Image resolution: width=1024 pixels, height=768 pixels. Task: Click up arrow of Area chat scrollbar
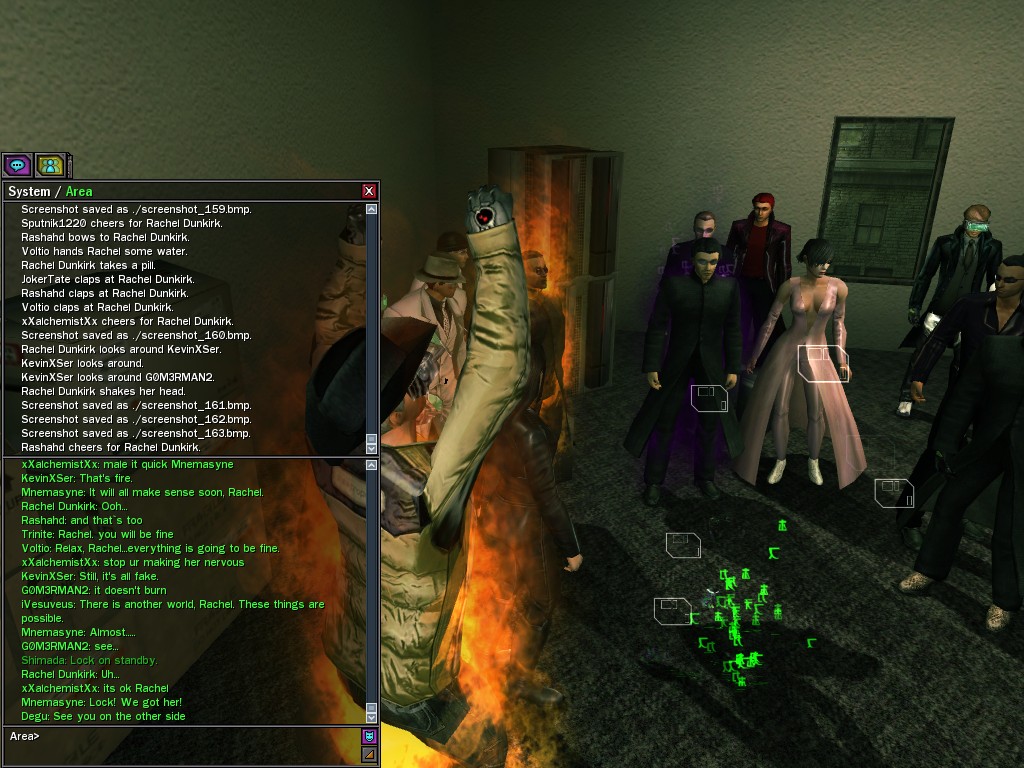tap(372, 465)
